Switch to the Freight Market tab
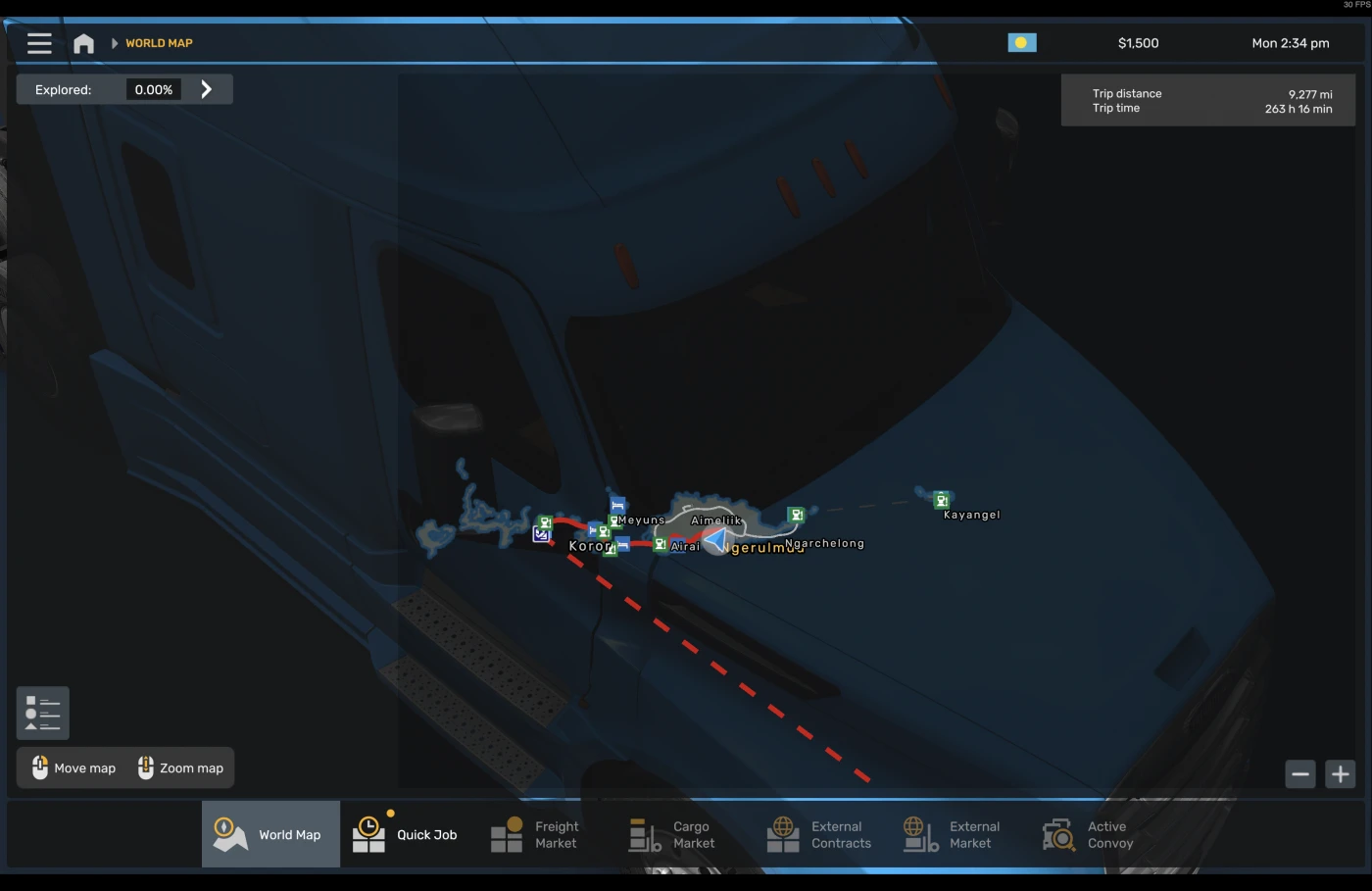This screenshot has height=891, width=1372. coord(507,833)
